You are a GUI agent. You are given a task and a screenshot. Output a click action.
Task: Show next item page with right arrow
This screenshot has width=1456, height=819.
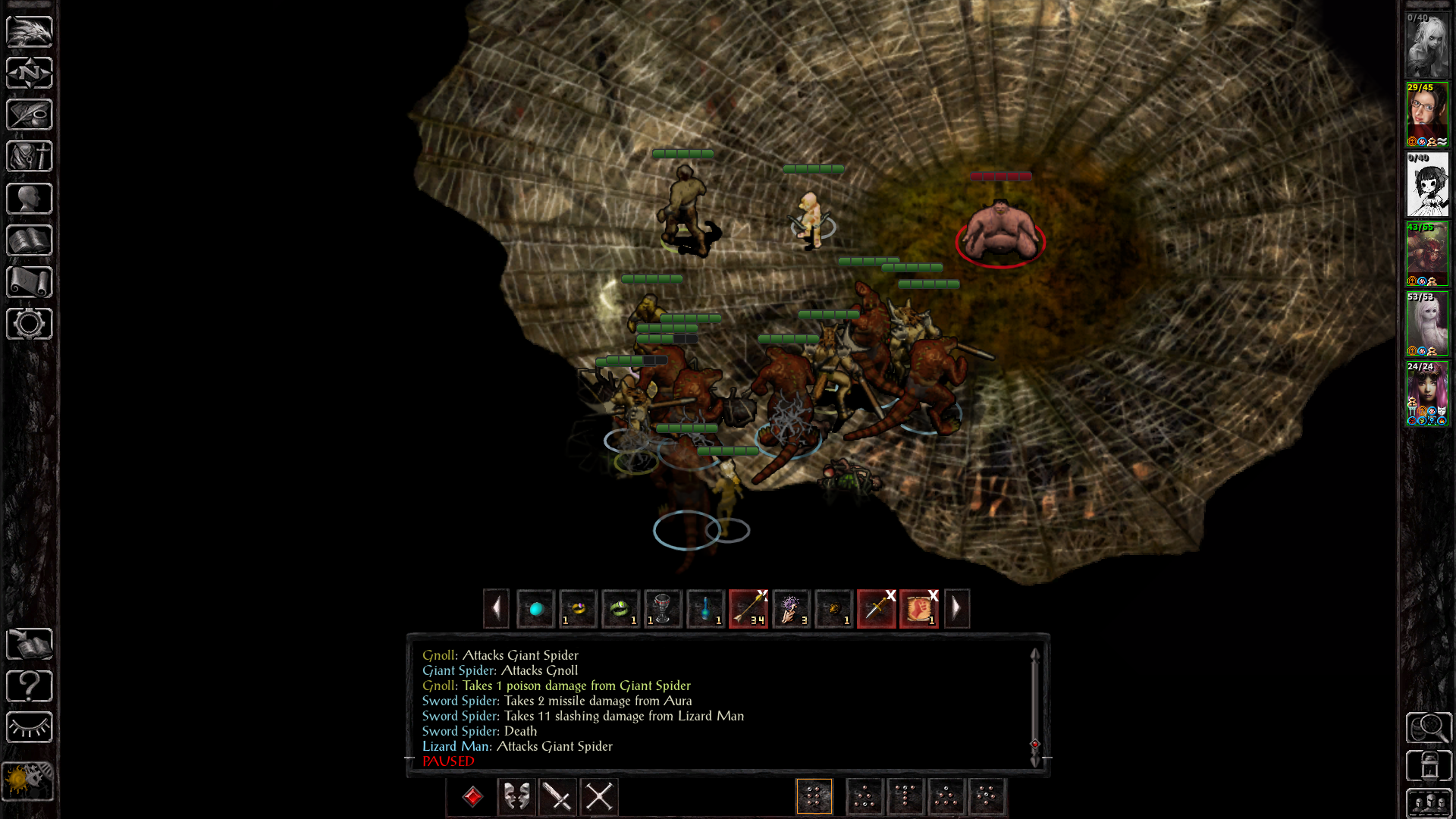[x=956, y=608]
